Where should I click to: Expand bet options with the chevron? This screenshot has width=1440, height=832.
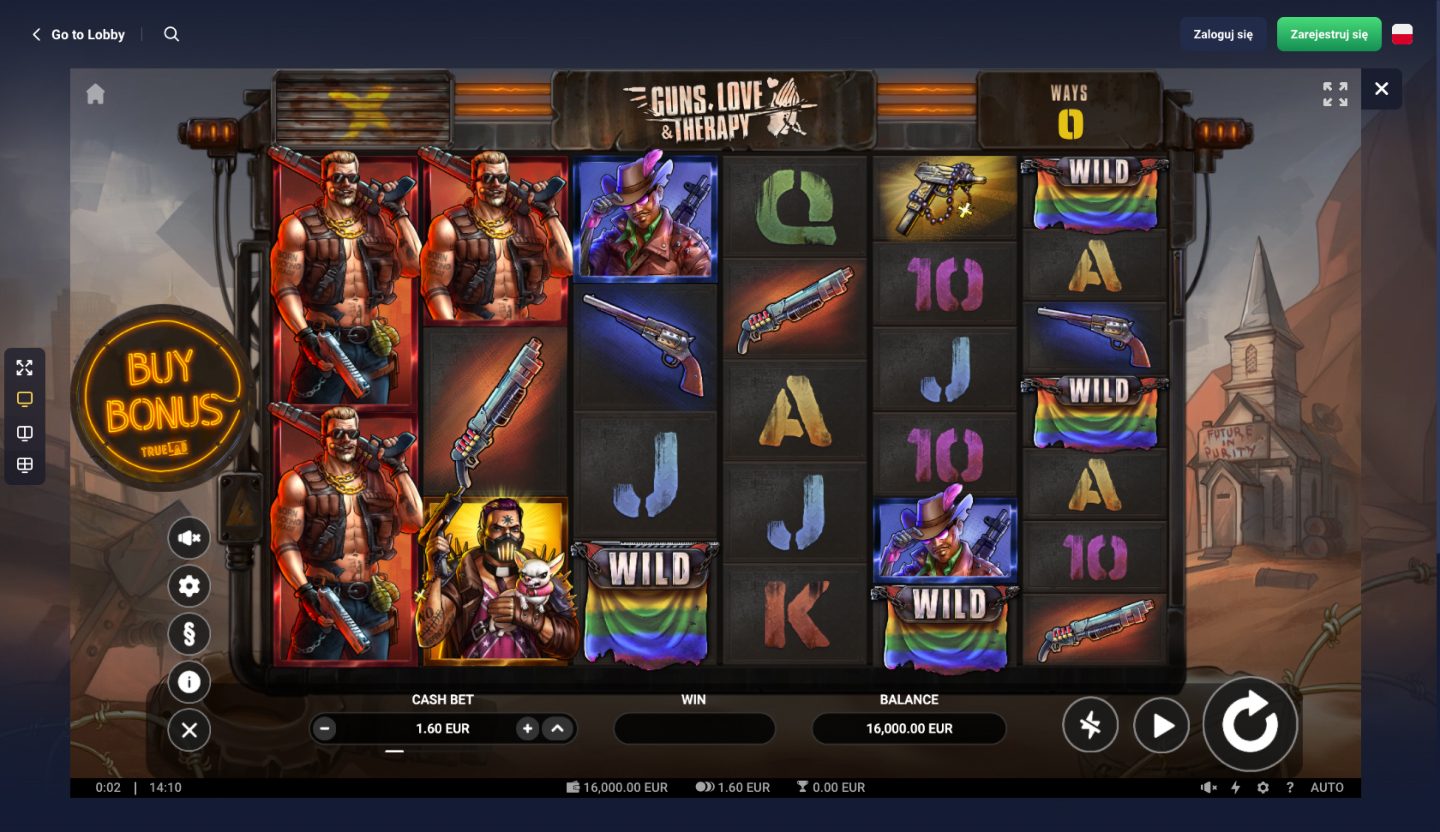pos(558,728)
